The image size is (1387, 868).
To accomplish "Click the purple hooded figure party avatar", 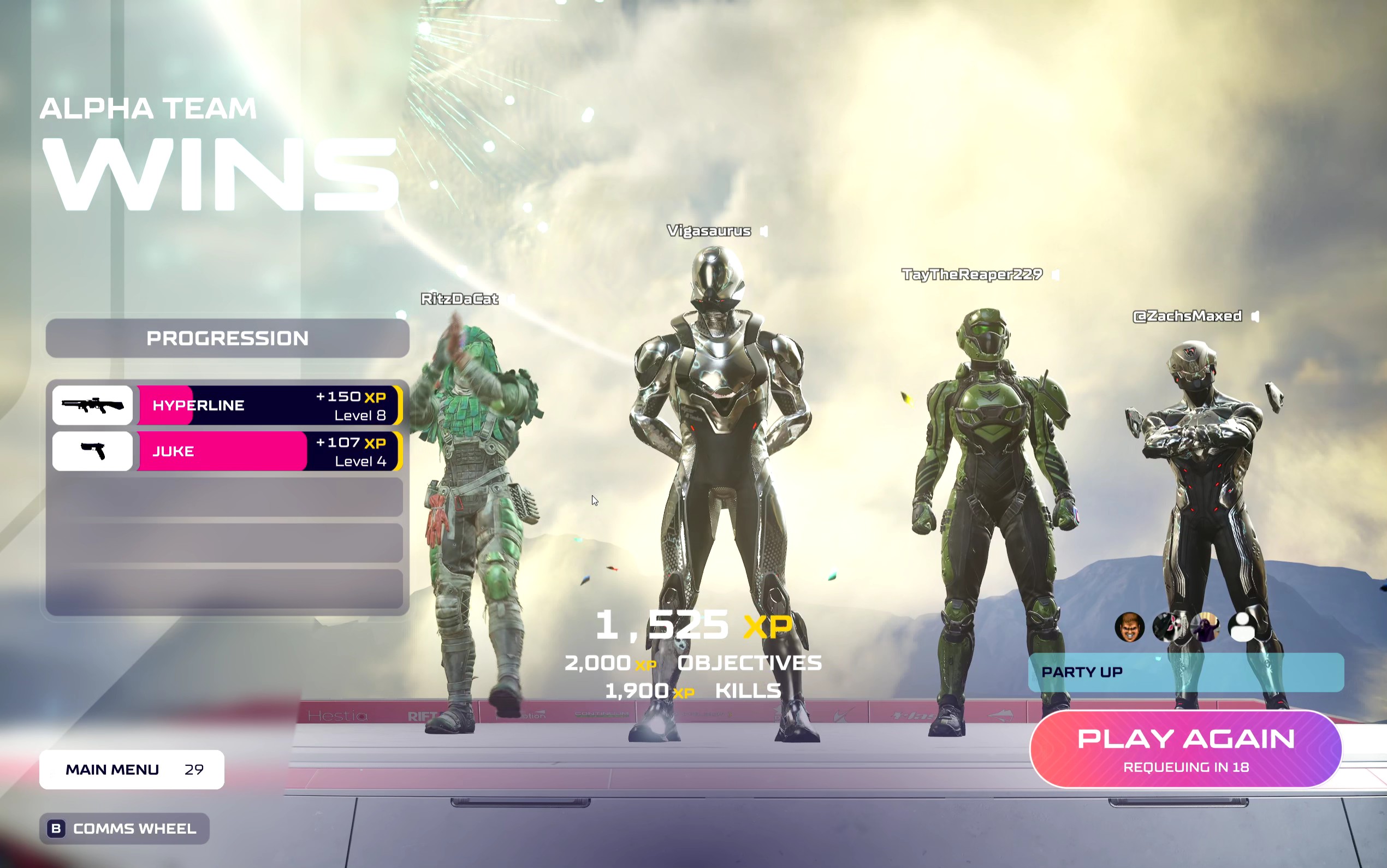I will click(1206, 627).
